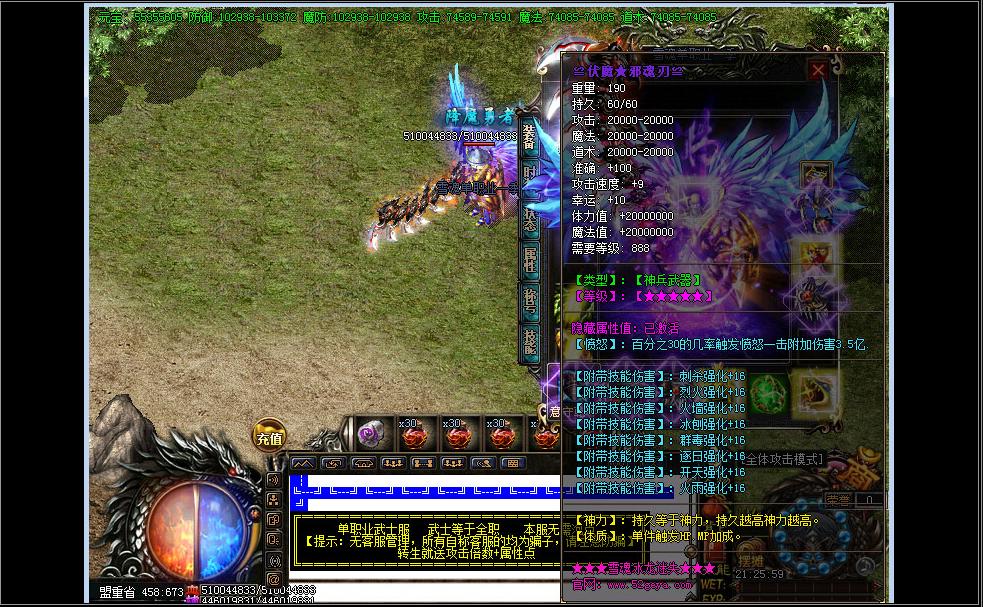Toggle the sound wave chat channel button
Screen dimensions: 983x607
point(273,479)
